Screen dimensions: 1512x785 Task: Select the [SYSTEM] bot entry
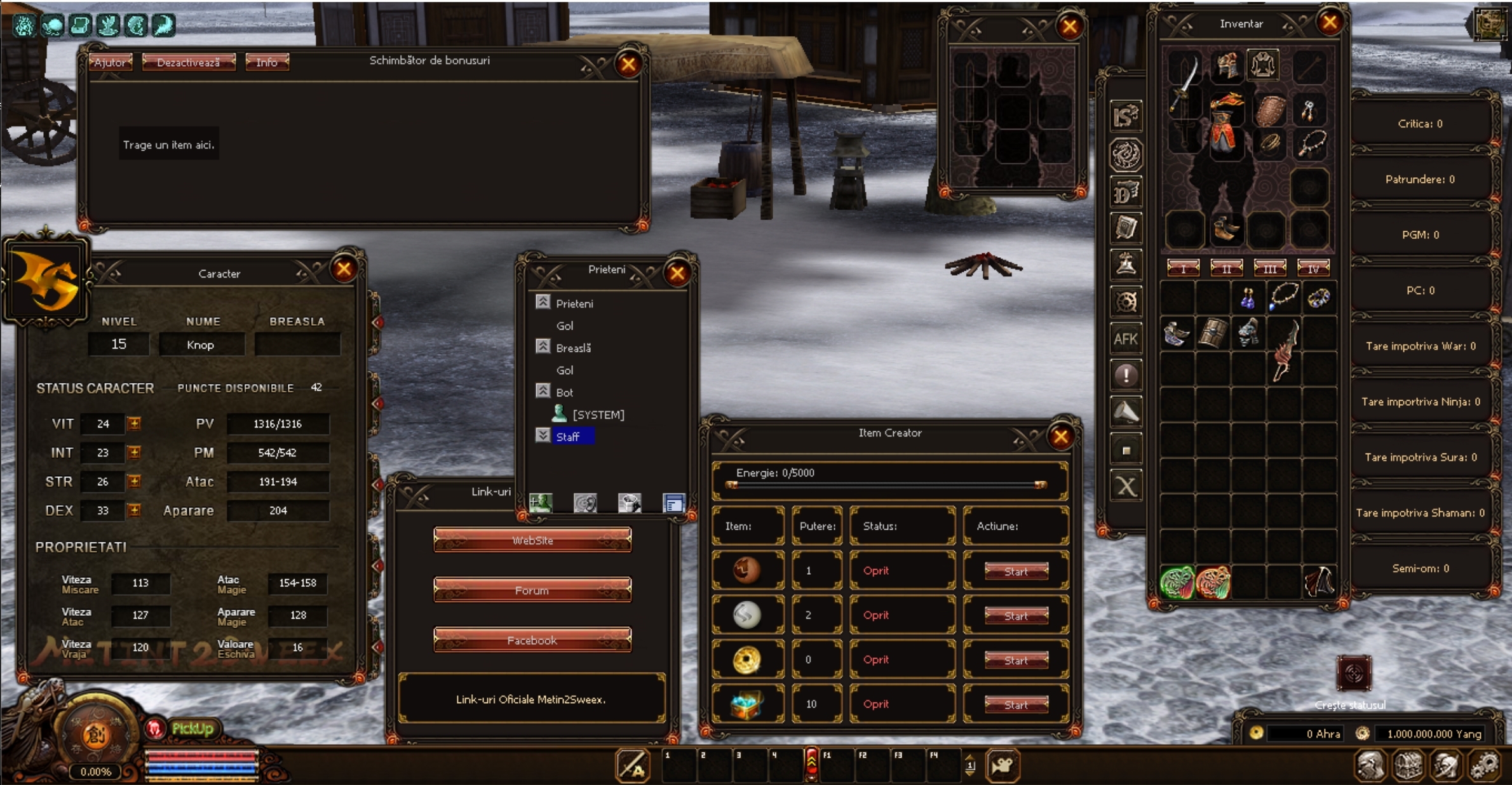point(597,415)
